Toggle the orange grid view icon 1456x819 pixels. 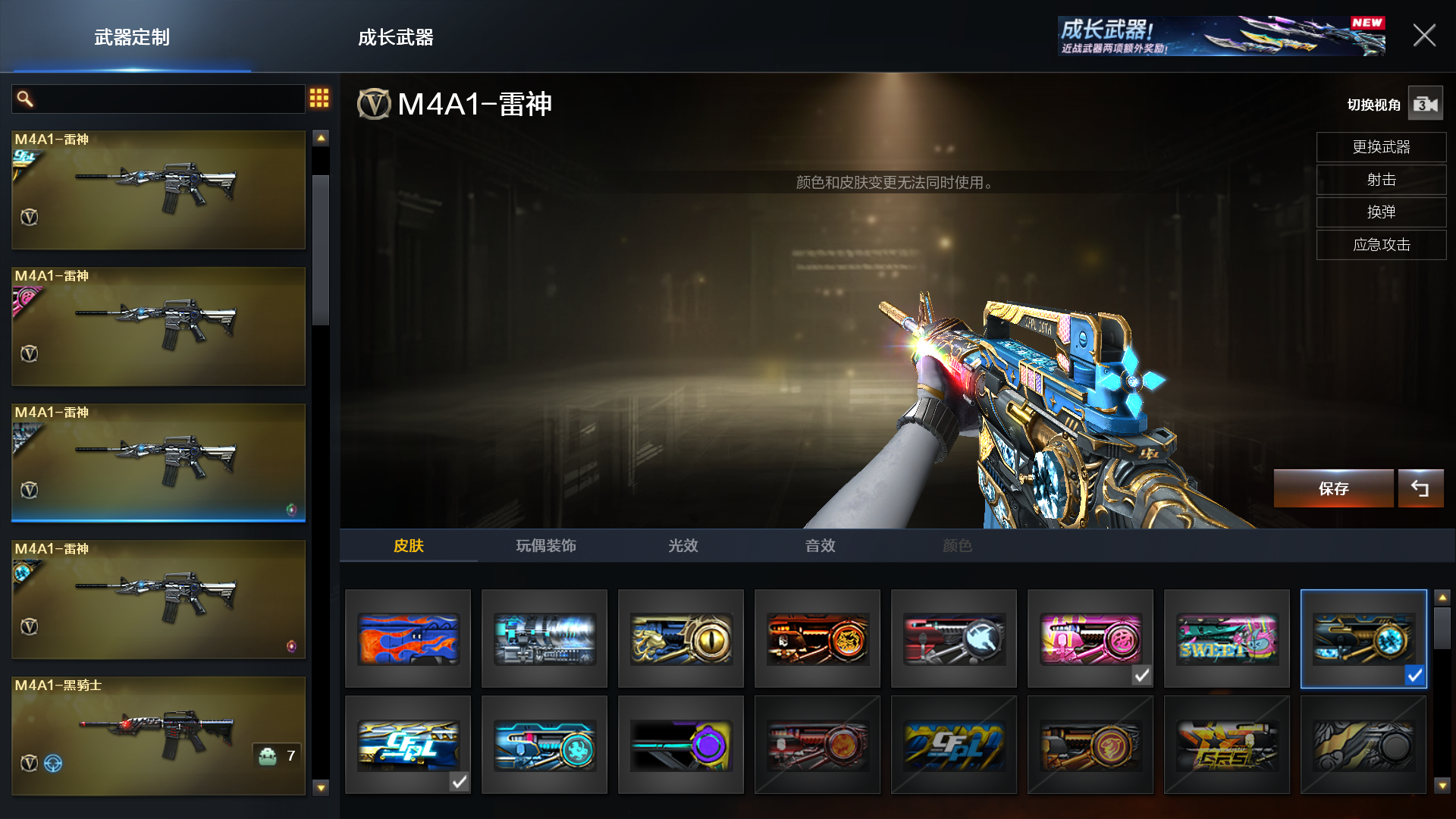point(319,98)
